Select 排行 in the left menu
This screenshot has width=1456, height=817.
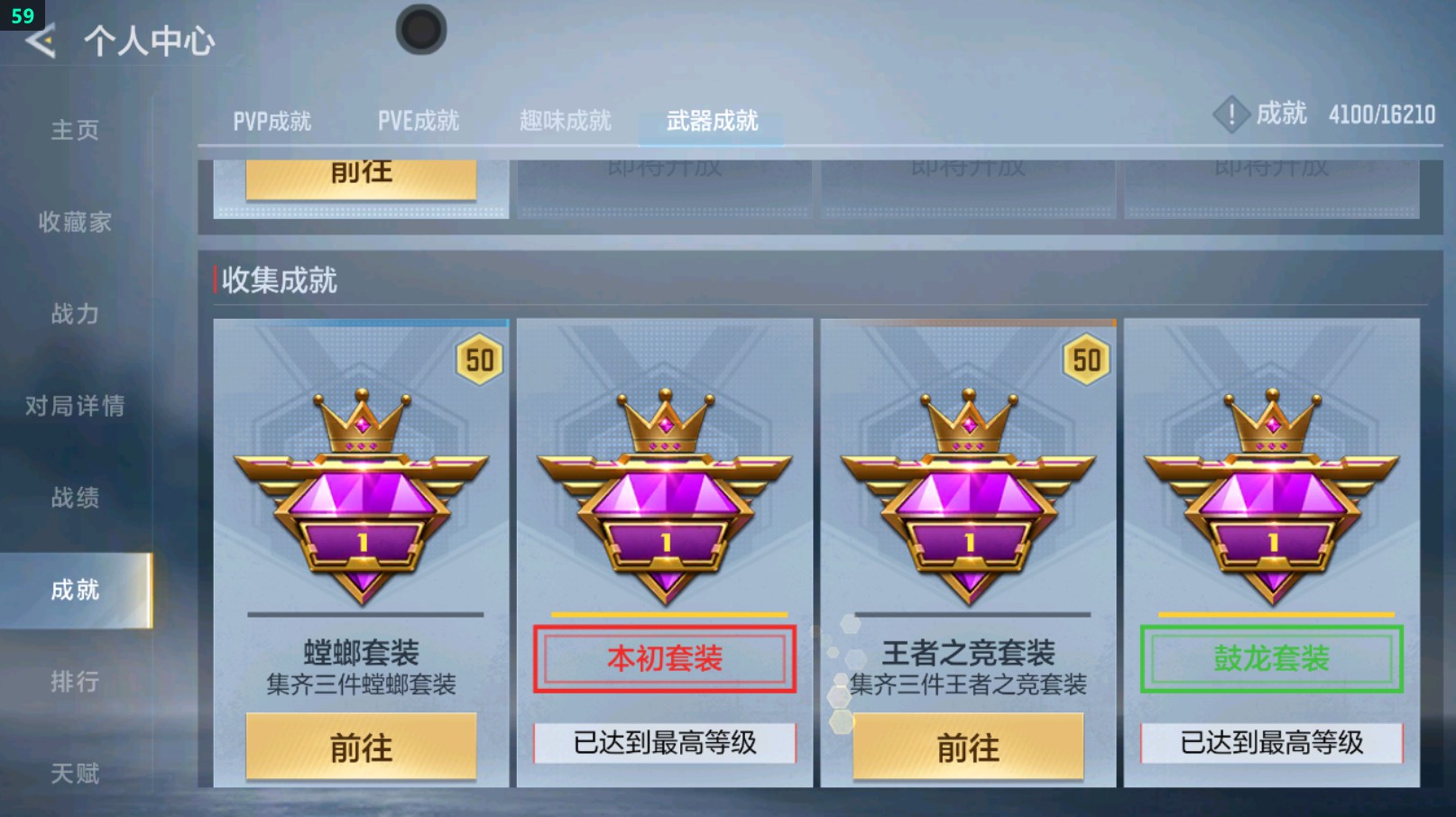pyautogui.click(x=74, y=681)
